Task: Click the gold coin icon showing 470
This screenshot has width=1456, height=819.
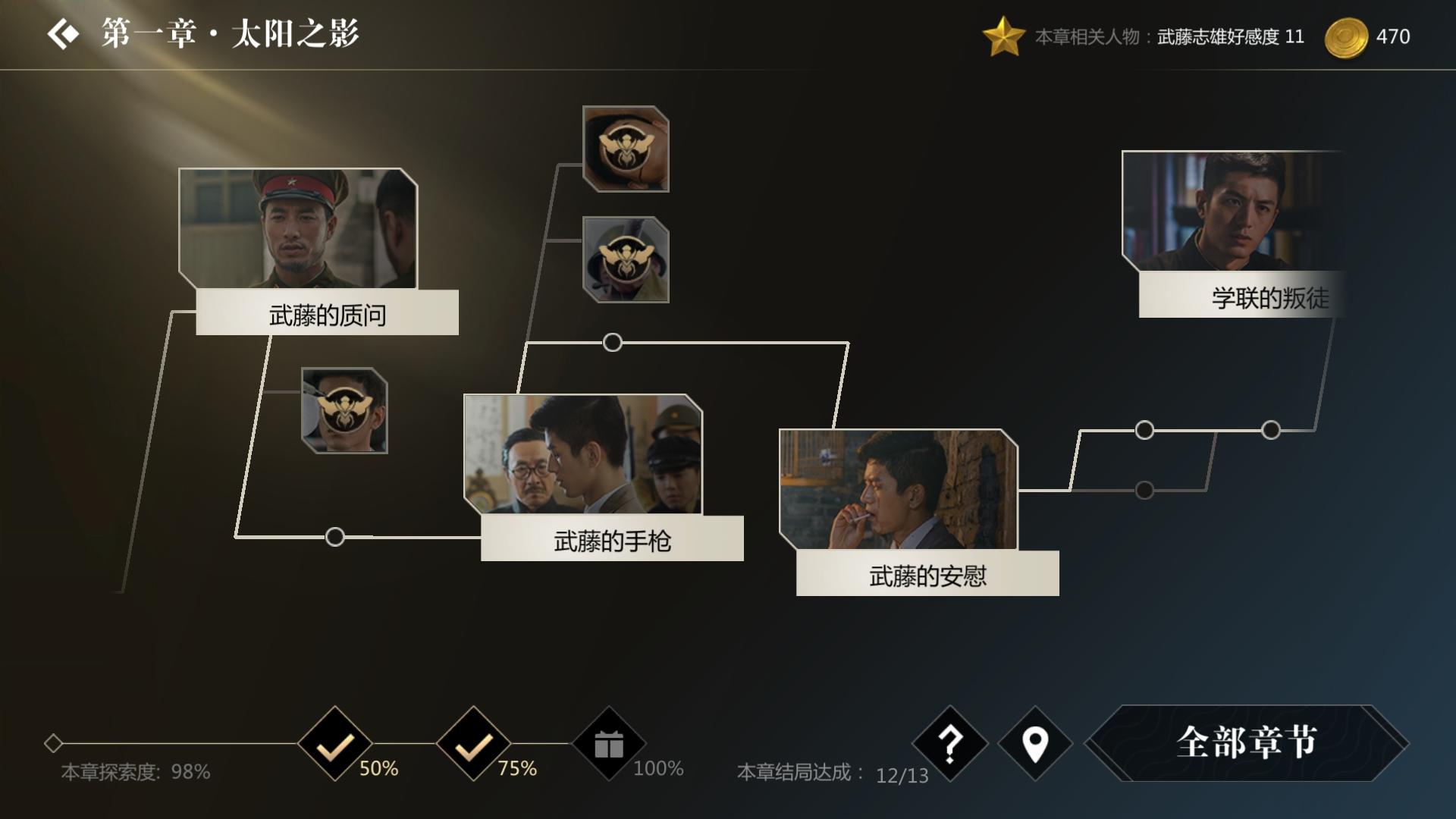Action: tap(1348, 34)
